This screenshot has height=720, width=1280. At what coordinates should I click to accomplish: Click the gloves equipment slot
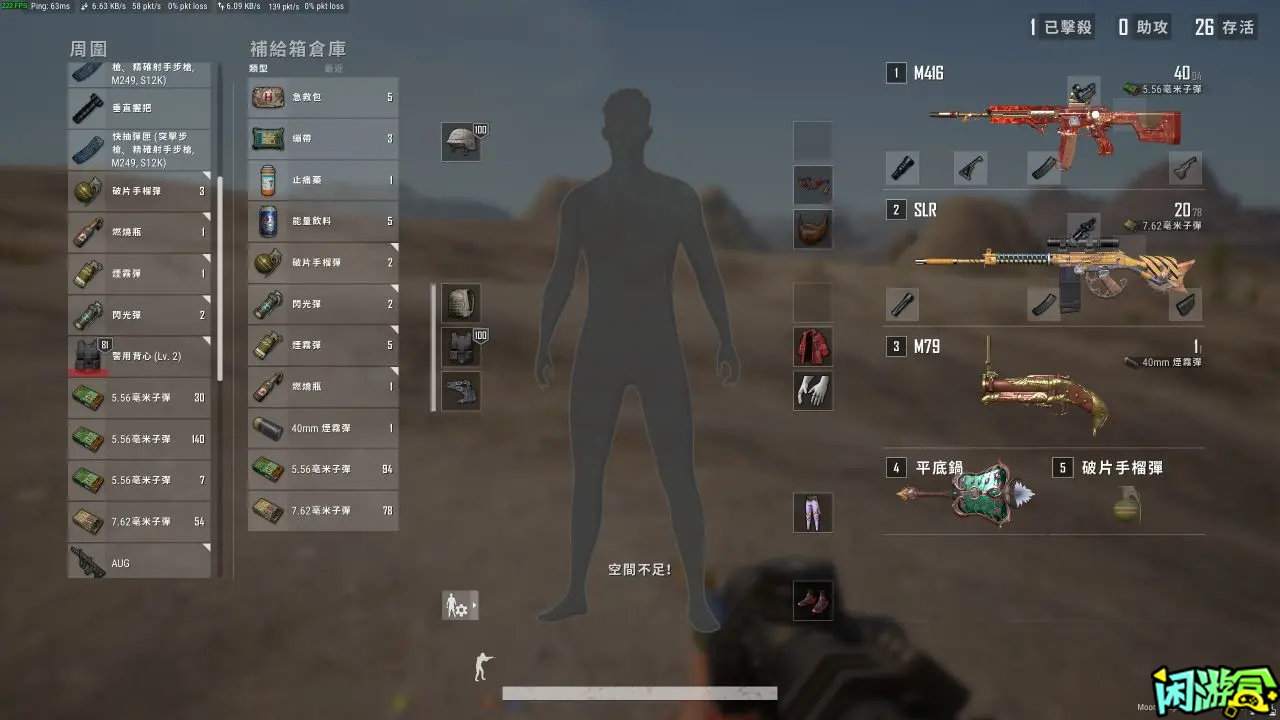(x=813, y=391)
